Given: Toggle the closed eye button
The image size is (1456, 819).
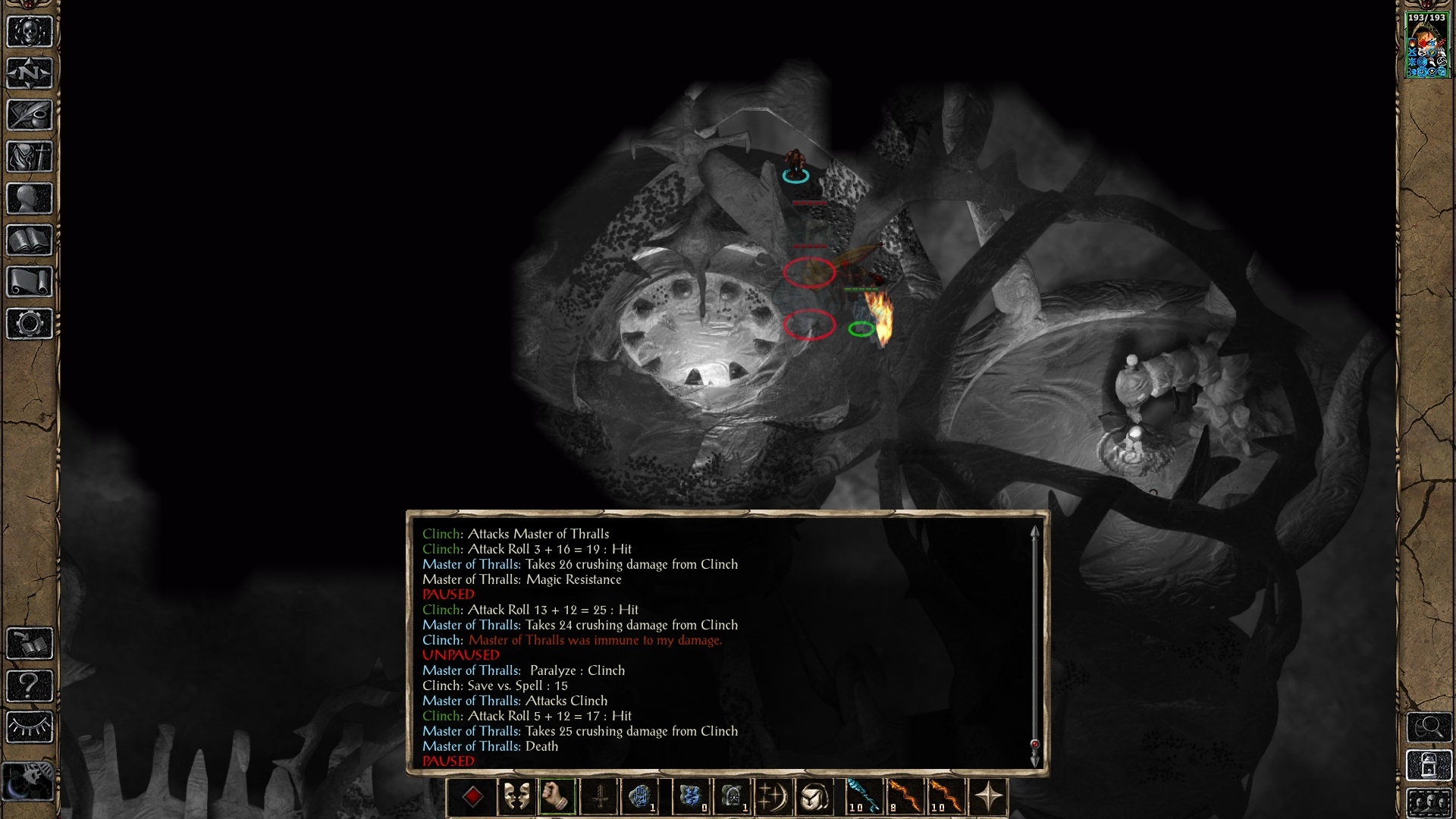Looking at the screenshot, I should click(30, 727).
